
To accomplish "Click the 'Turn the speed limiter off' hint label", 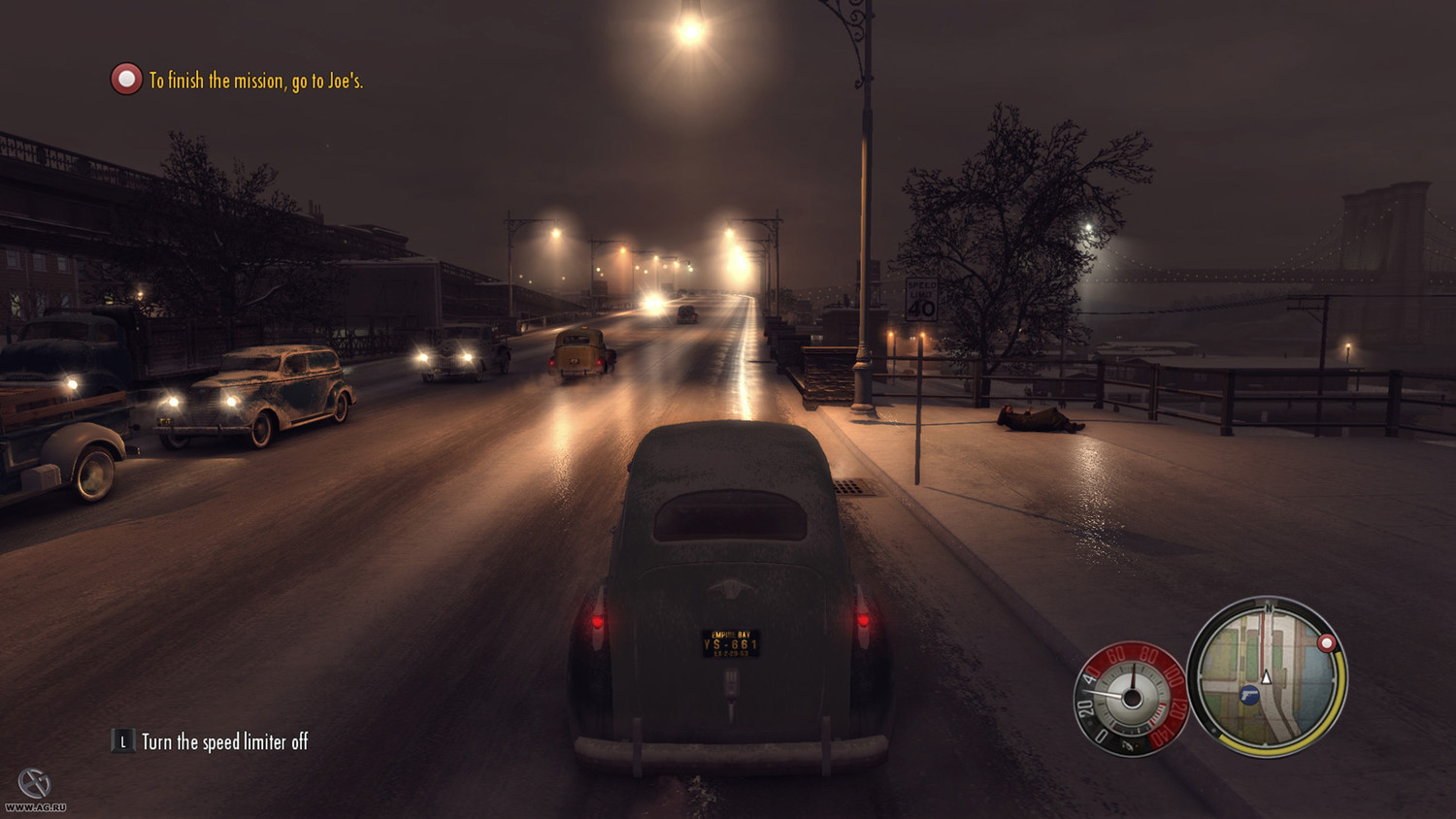I will [x=223, y=741].
